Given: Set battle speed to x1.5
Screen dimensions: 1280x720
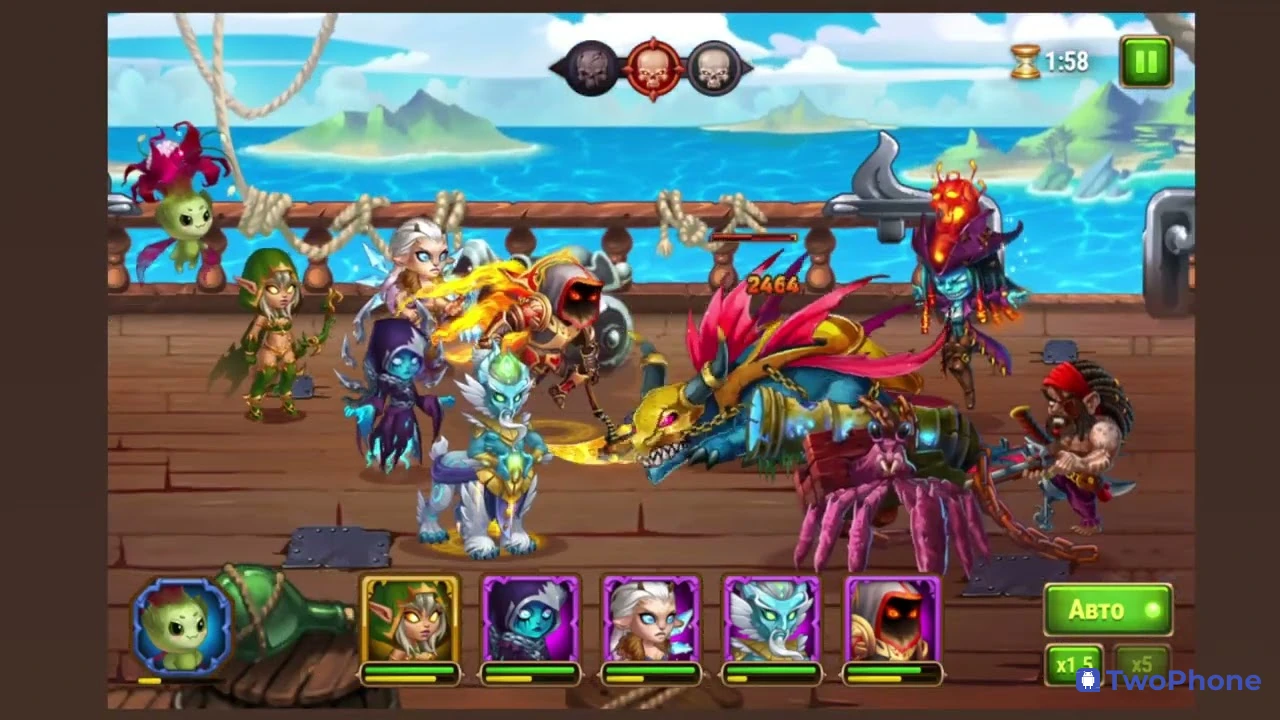Looking at the screenshot, I should [x=1074, y=664].
